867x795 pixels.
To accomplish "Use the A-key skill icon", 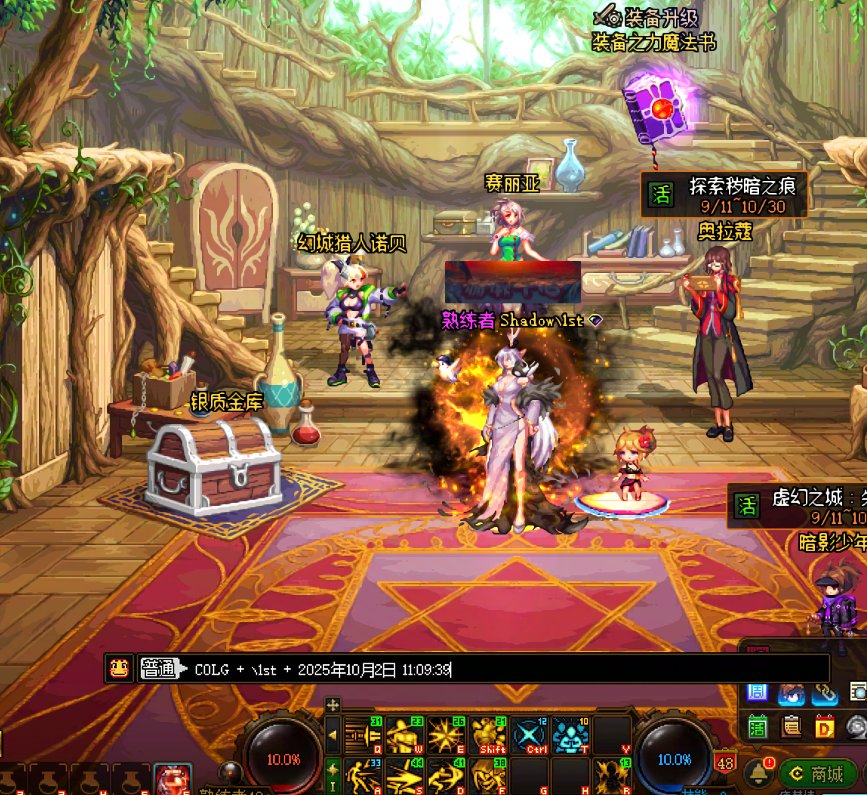I will point(361,775).
